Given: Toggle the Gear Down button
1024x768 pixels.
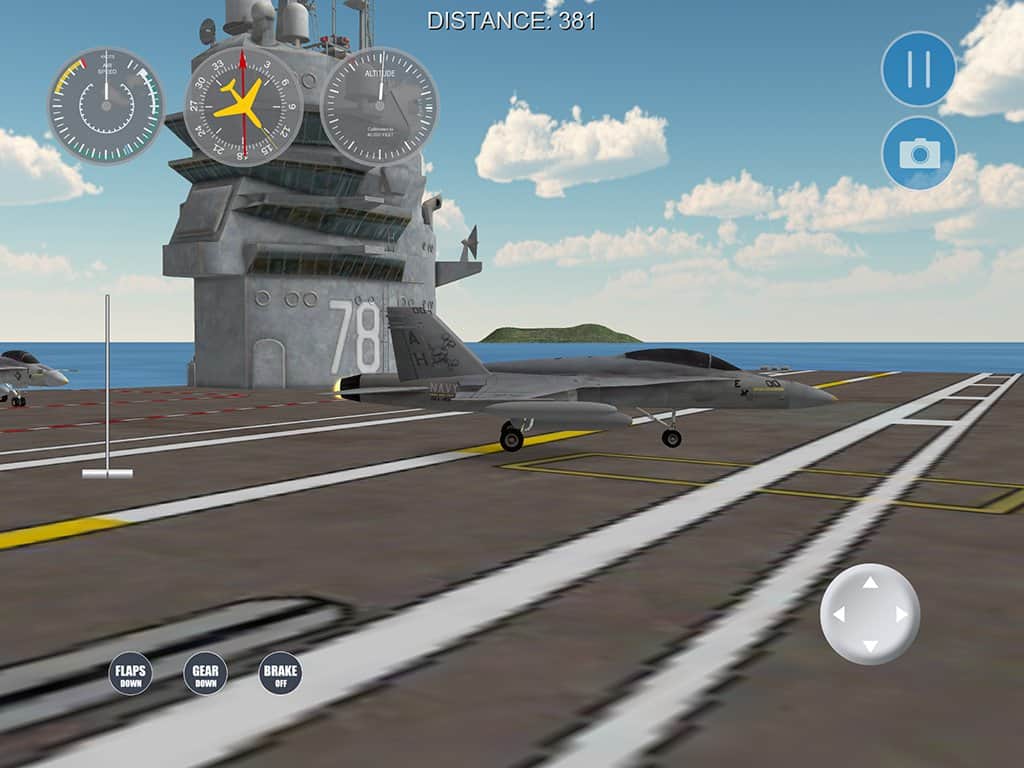Looking at the screenshot, I should coord(205,673).
